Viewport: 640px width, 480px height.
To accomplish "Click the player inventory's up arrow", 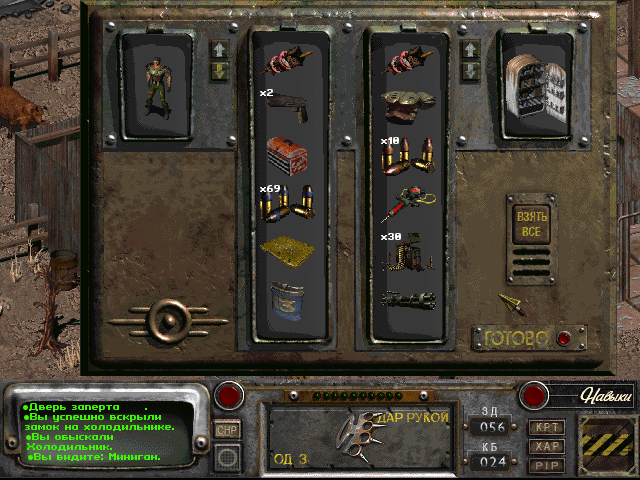I will [219, 49].
